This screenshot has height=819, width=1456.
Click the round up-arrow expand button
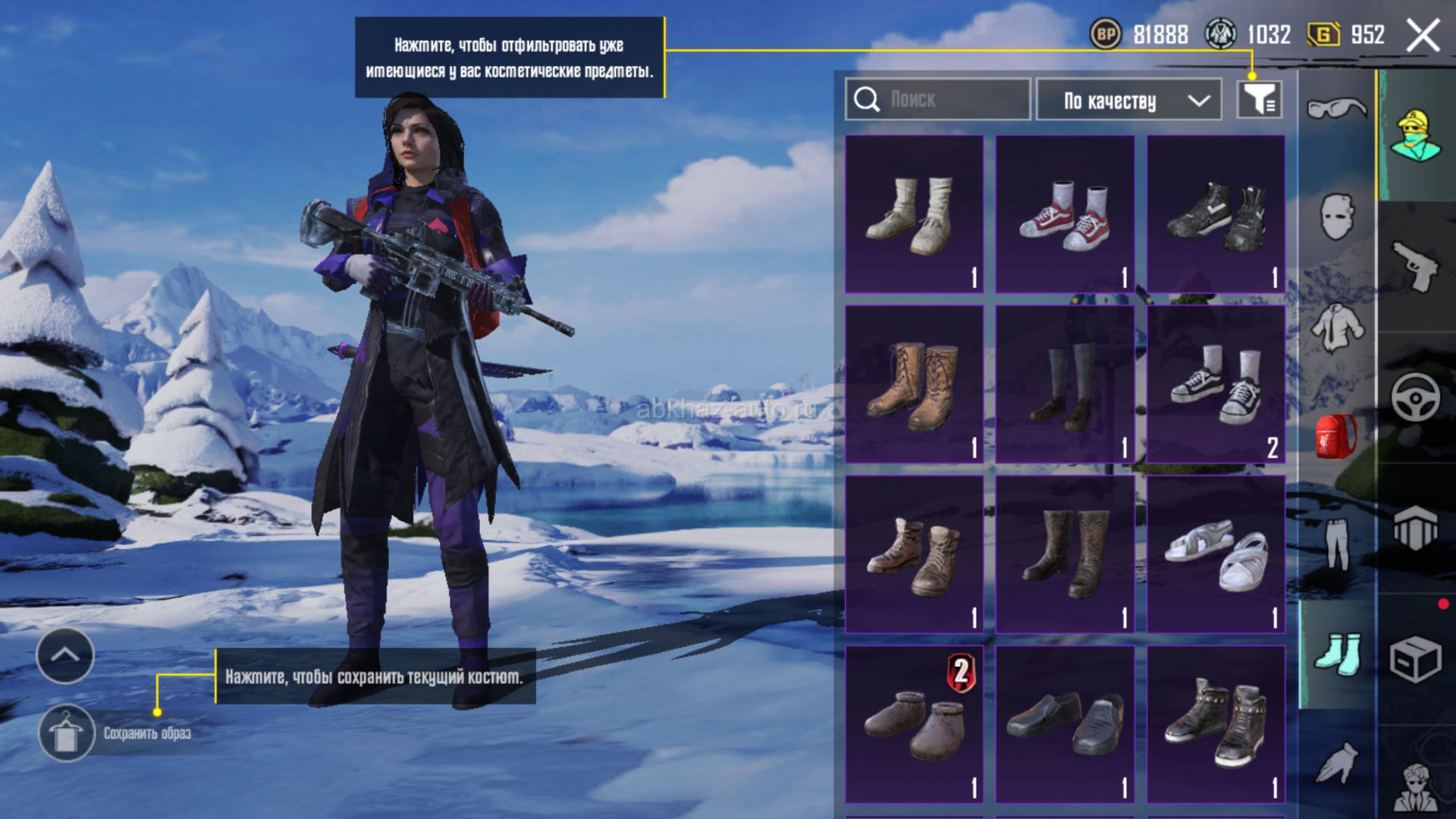coord(65,655)
